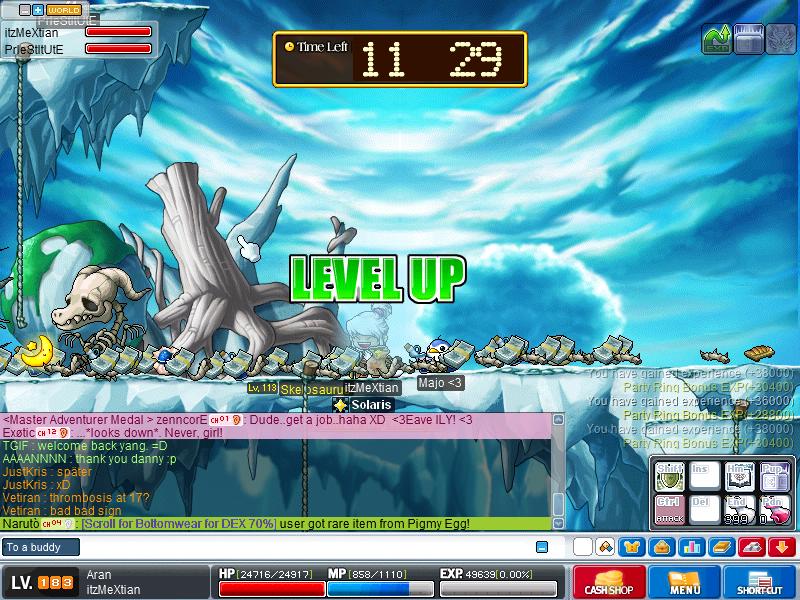
Task: Use the red potion quickslot
Action: point(773,510)
